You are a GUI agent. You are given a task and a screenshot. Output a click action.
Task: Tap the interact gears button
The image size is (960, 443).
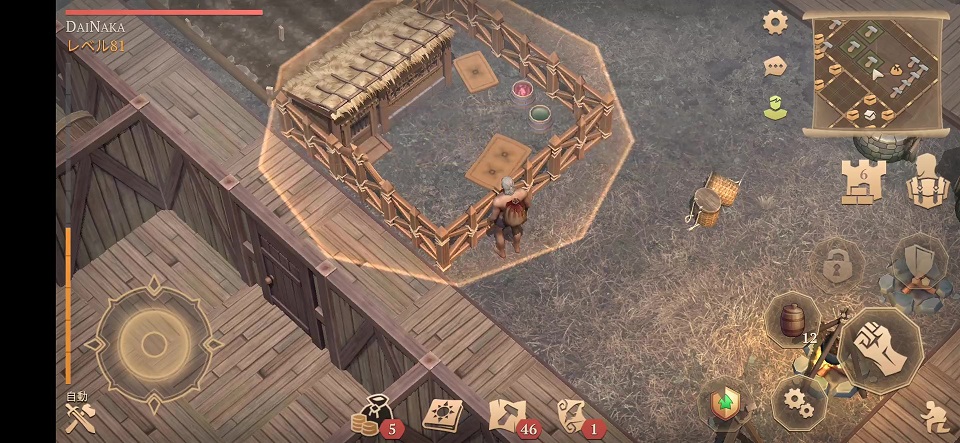pyautogui.click(x=798, y=402)
